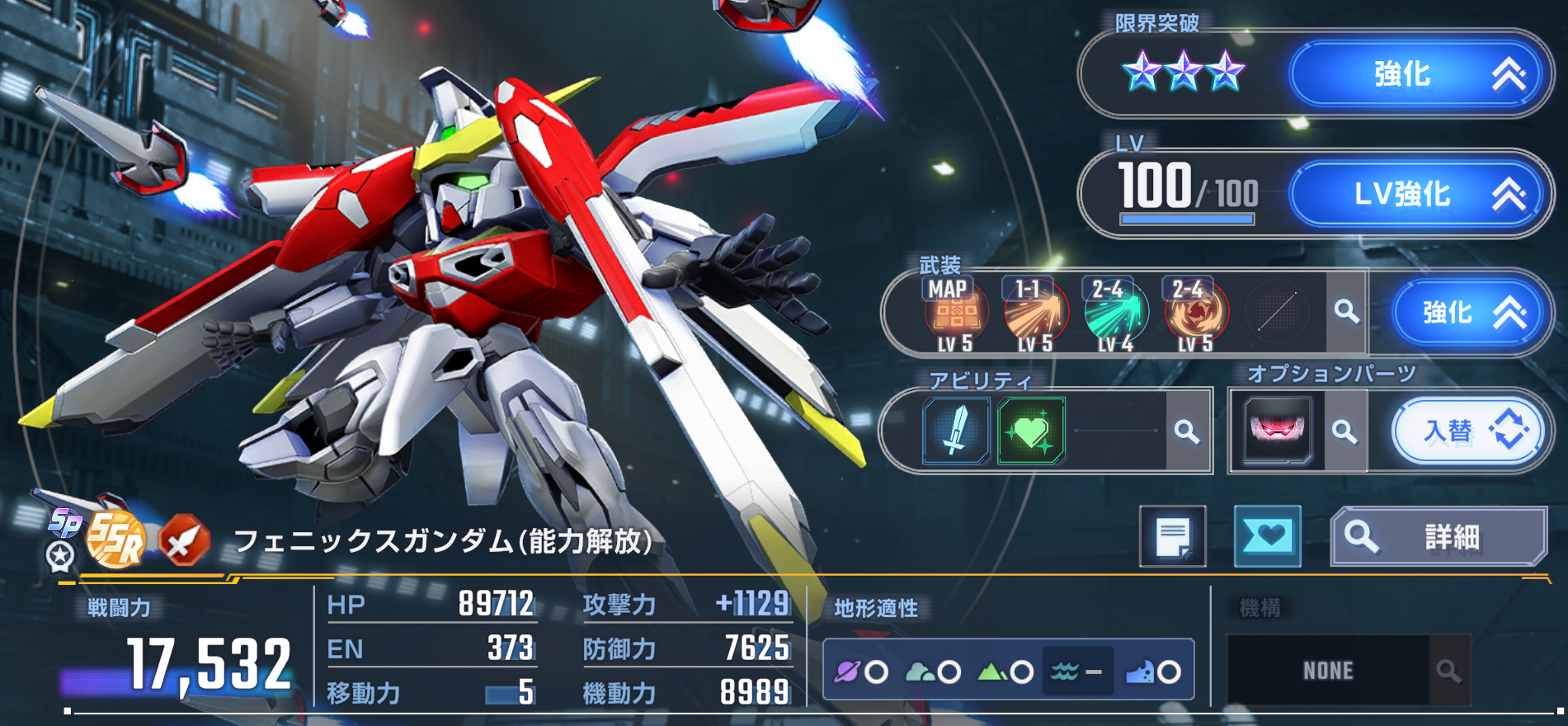The width and height of the screenshot is (1568, 726).
Task: Inspect weapons with the magnifier button
Action: click(1346, 312)
